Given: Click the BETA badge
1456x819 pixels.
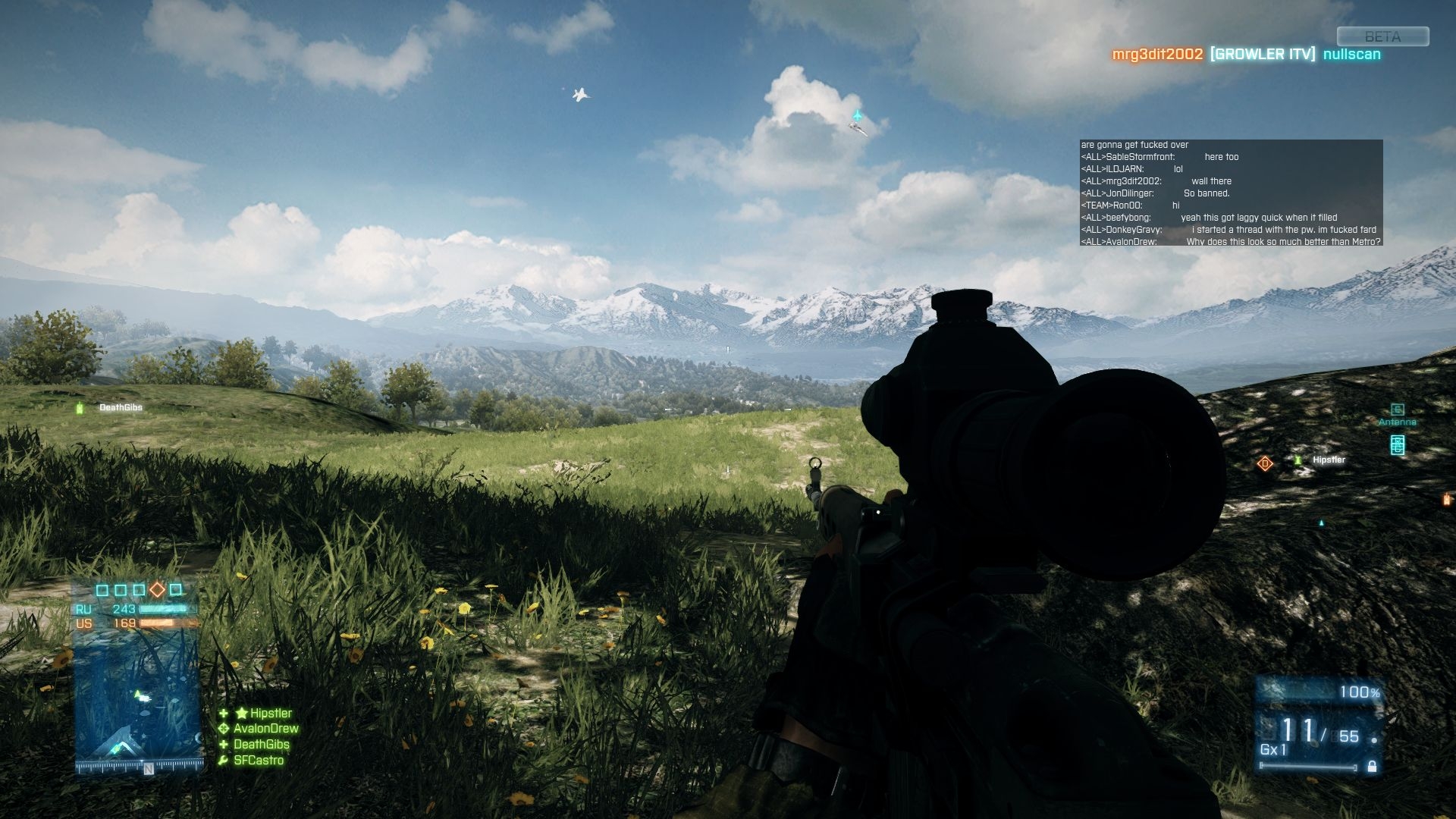Looking at the screenshot, I should coord(1382,36).
